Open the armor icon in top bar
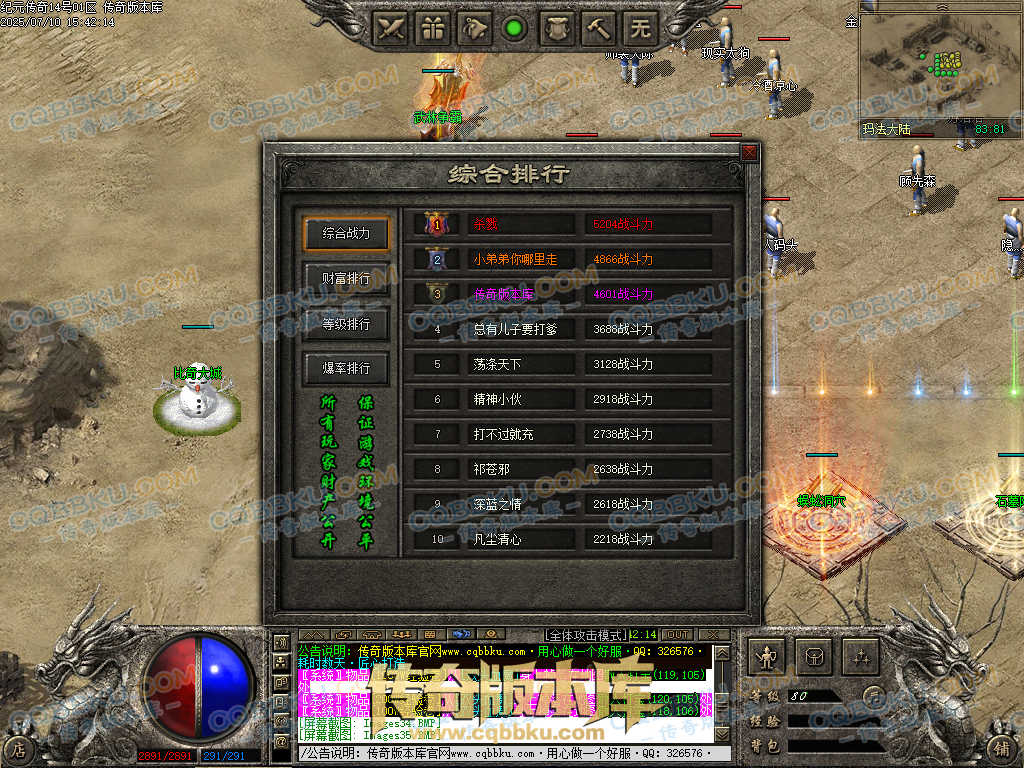 557,28
